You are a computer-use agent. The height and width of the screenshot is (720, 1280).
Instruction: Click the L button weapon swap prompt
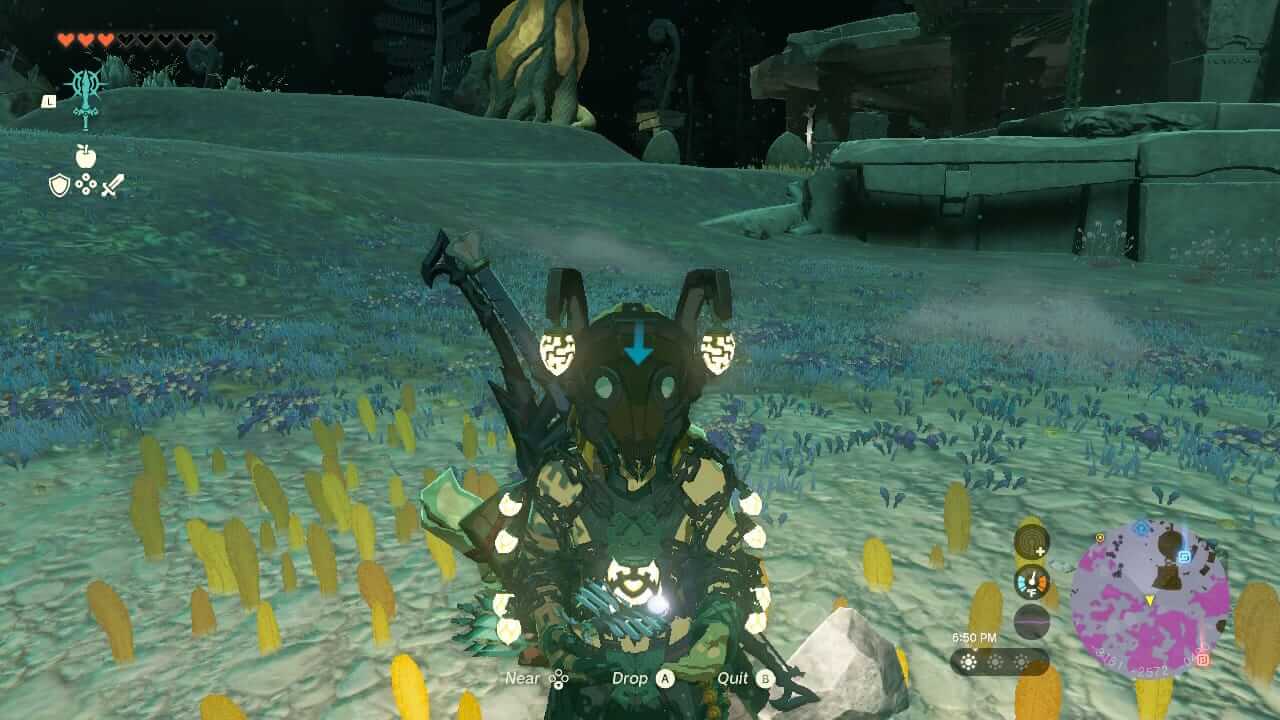coord(49,103)
